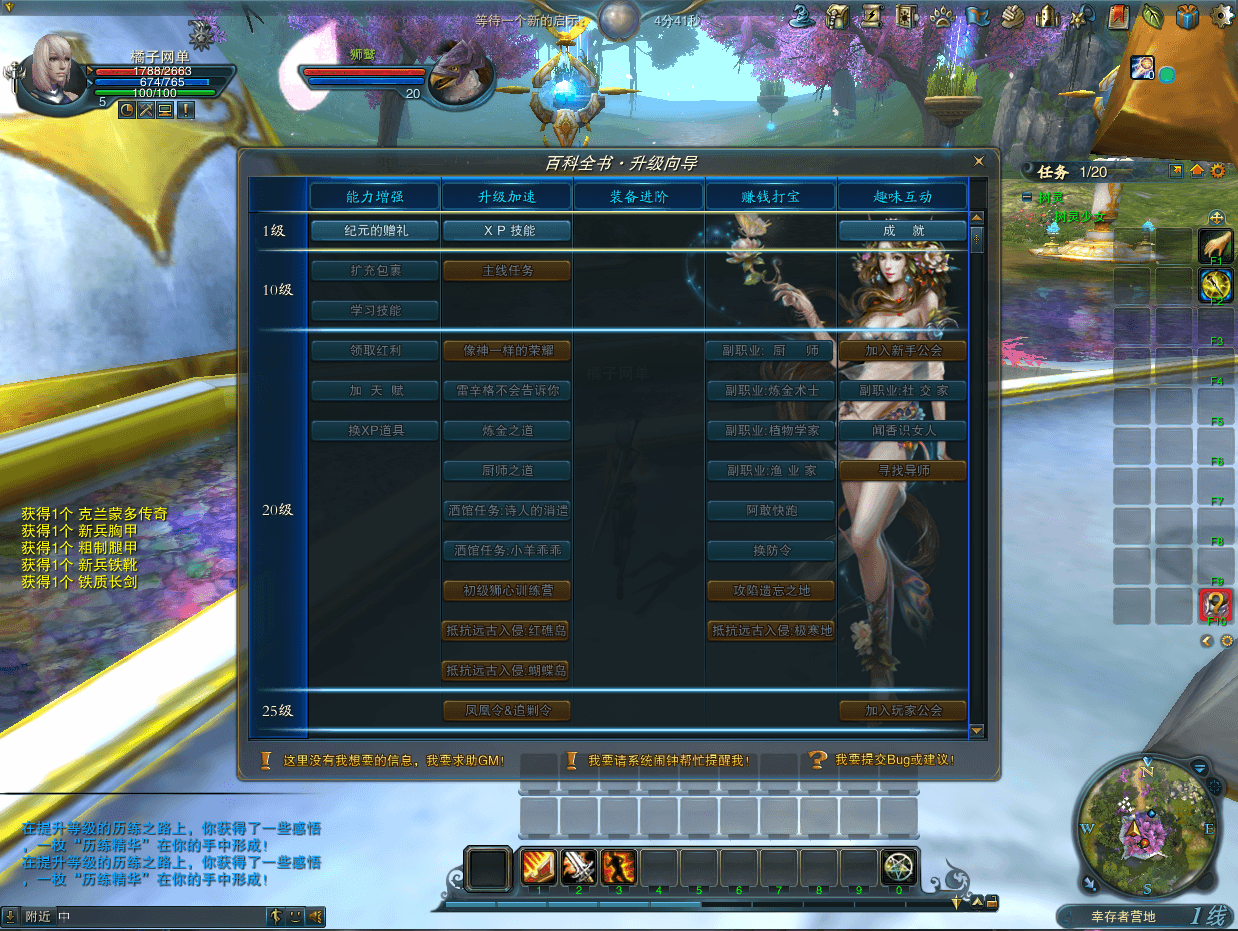Activate the first flaming sword skill
The image size is (1238, 931).
539,866
